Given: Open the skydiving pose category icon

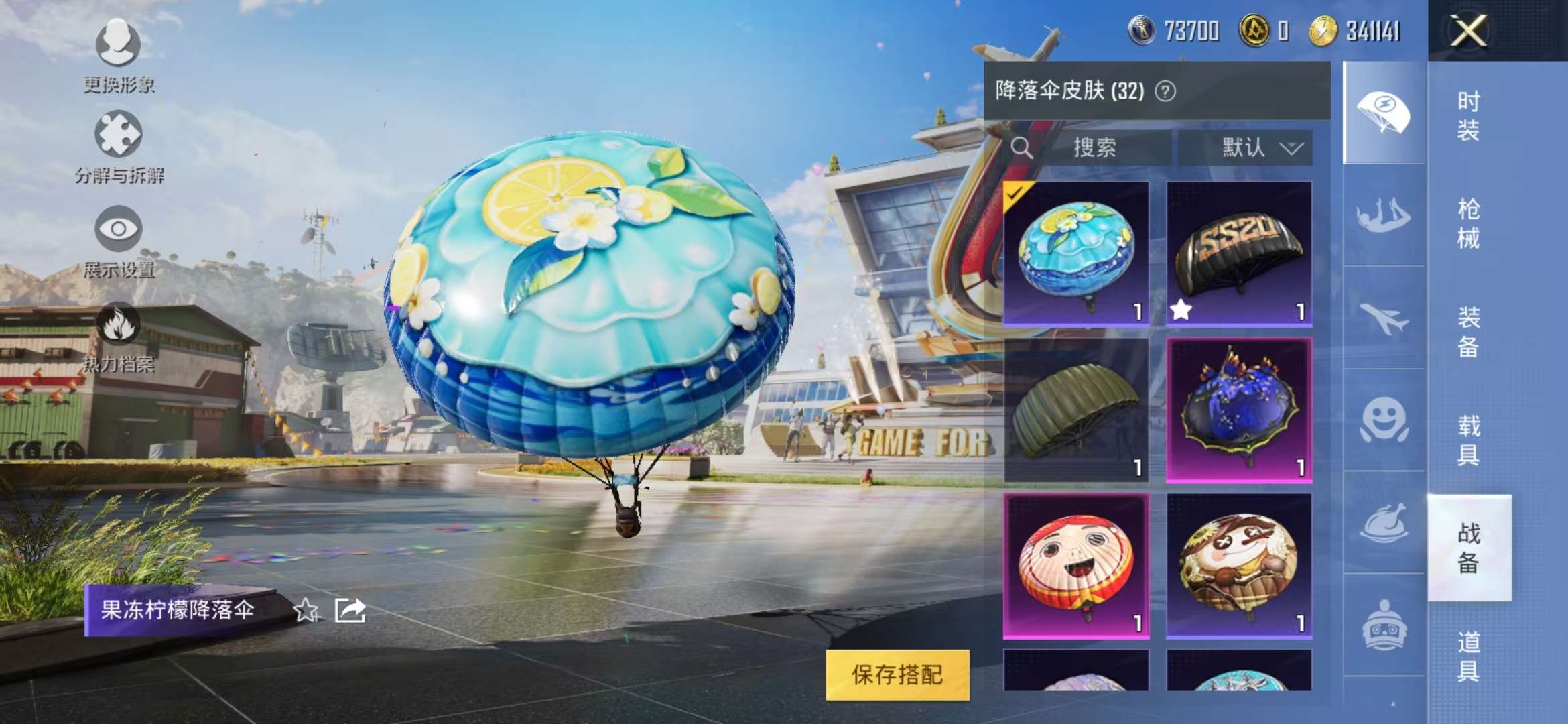Looking at the screenshot, I should point(1384,215).
